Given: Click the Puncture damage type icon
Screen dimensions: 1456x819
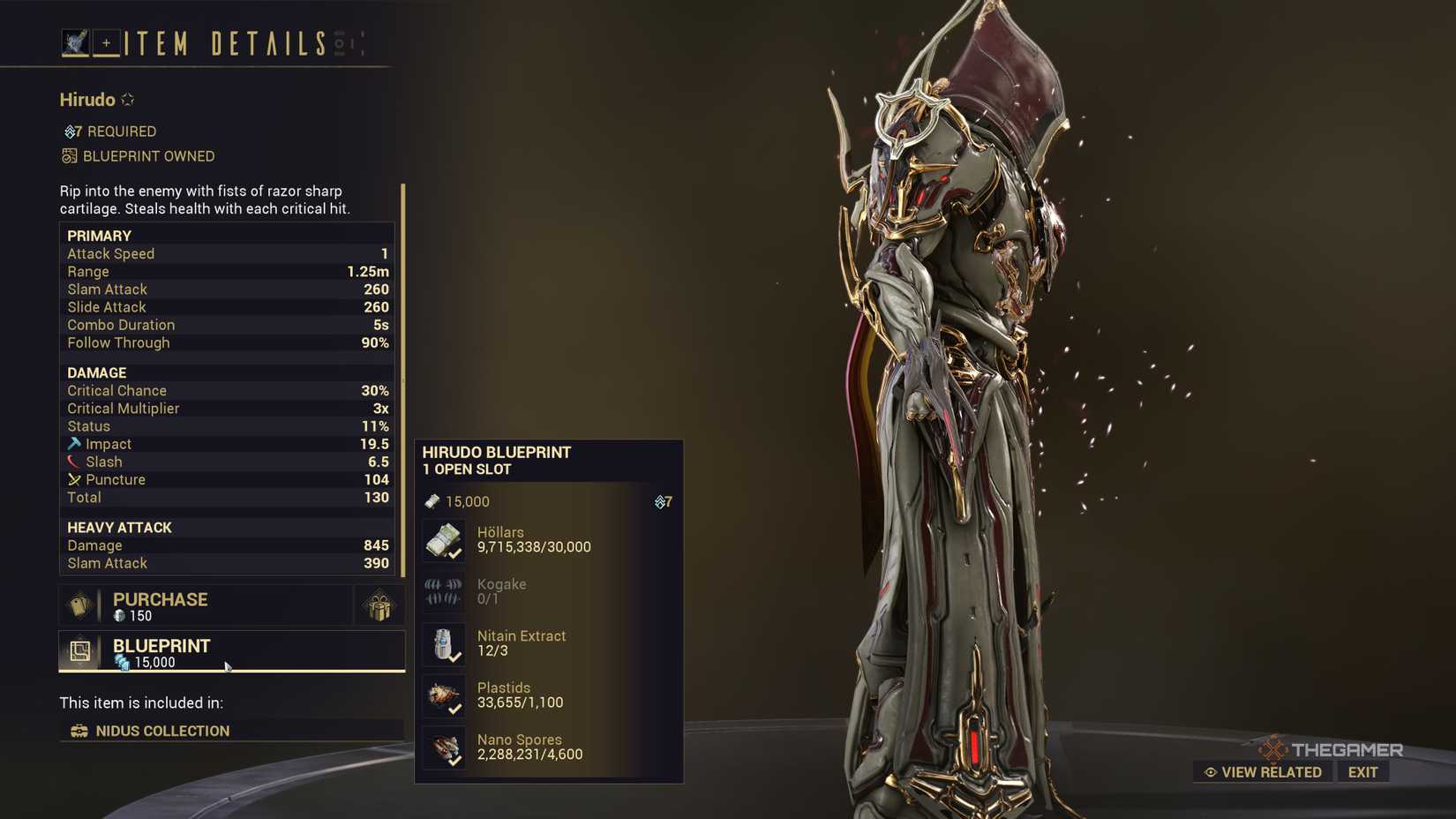Looking at the screenshot, I should (x=73, y=479).
